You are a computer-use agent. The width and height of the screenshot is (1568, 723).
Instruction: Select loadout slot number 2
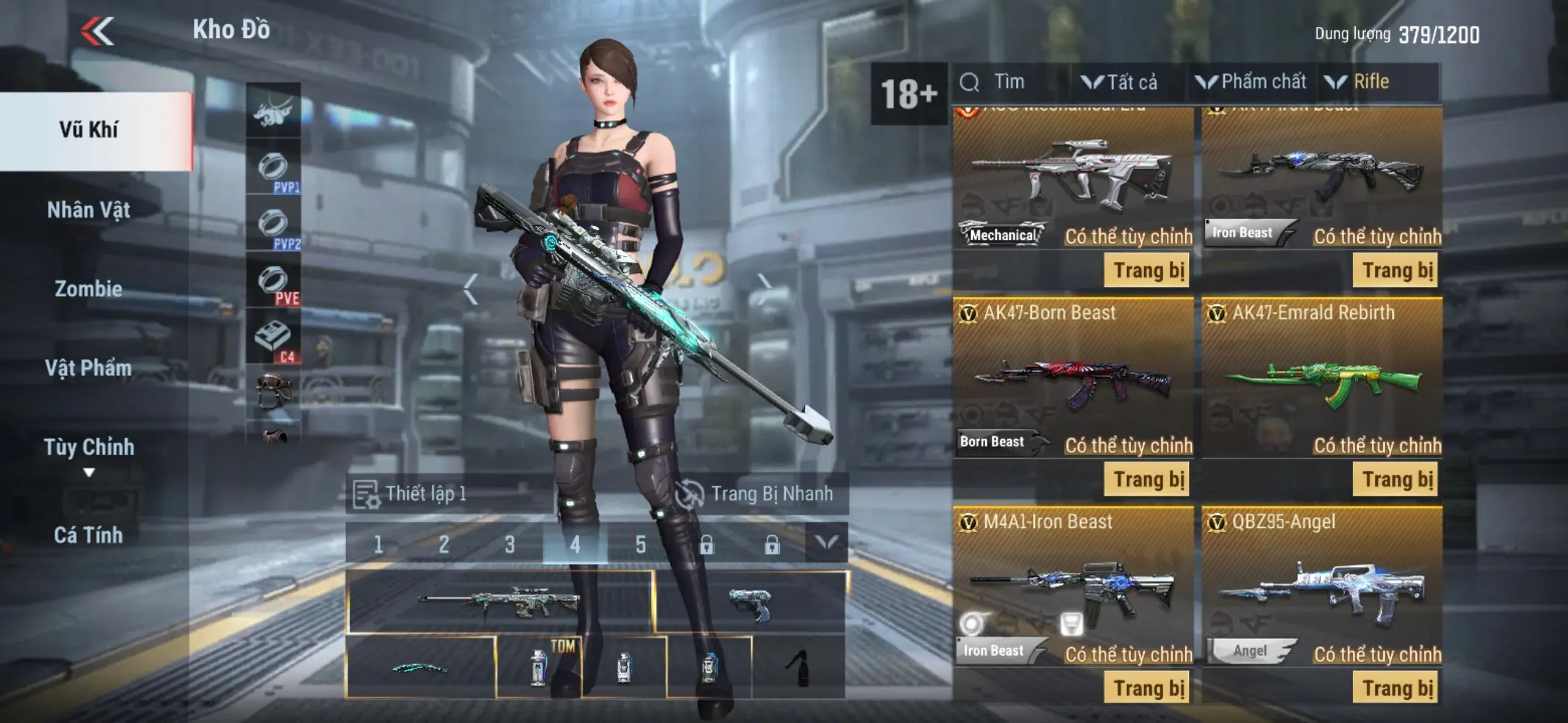point(444,544)
